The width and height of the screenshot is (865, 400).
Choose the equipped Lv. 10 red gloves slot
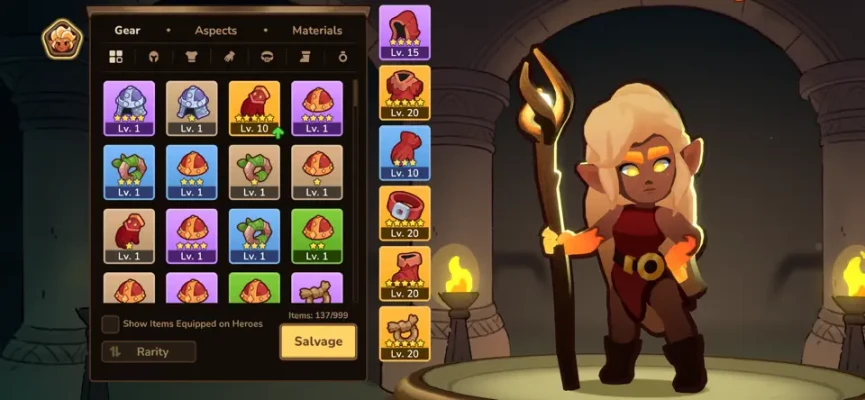point(405,152)
